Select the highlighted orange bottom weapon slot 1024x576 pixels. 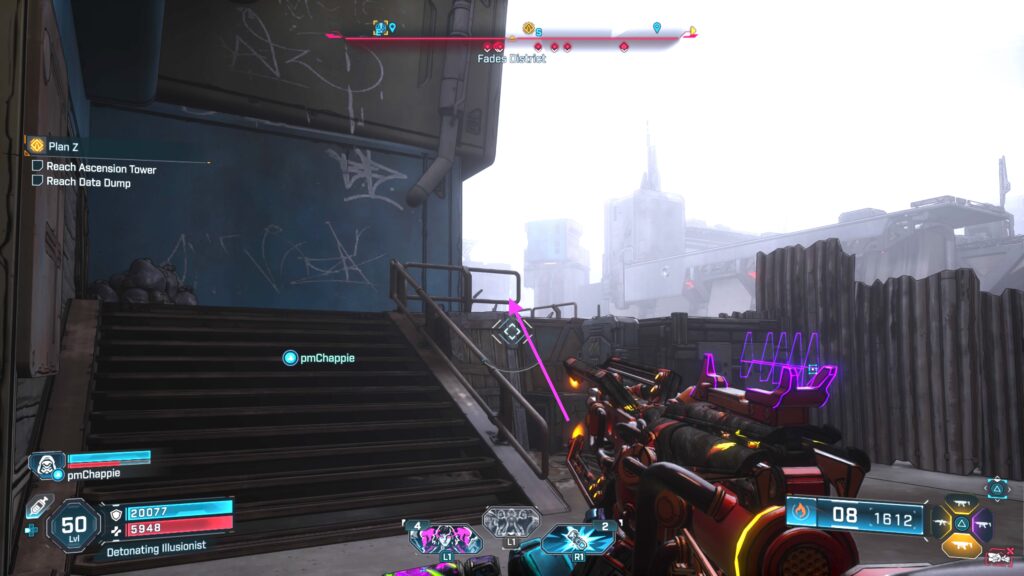pyautogui.click(x=960, y=544)
